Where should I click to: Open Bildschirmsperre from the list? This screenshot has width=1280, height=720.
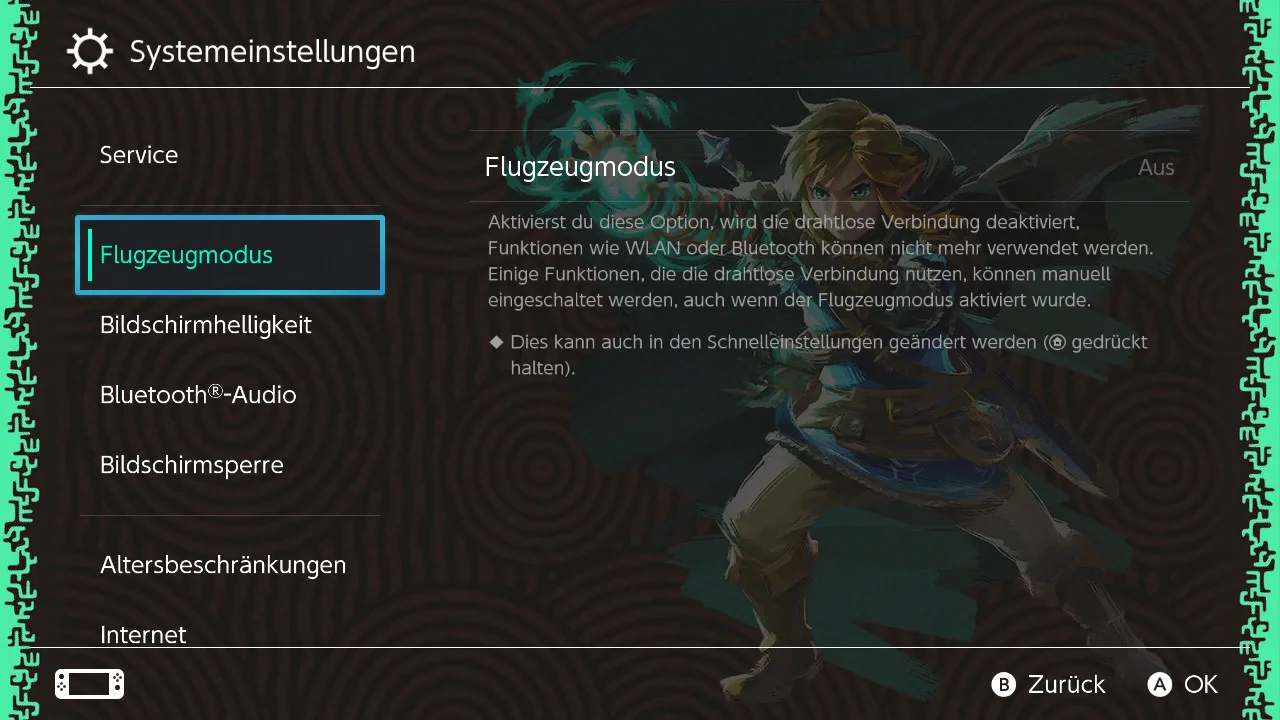point(191,464)
